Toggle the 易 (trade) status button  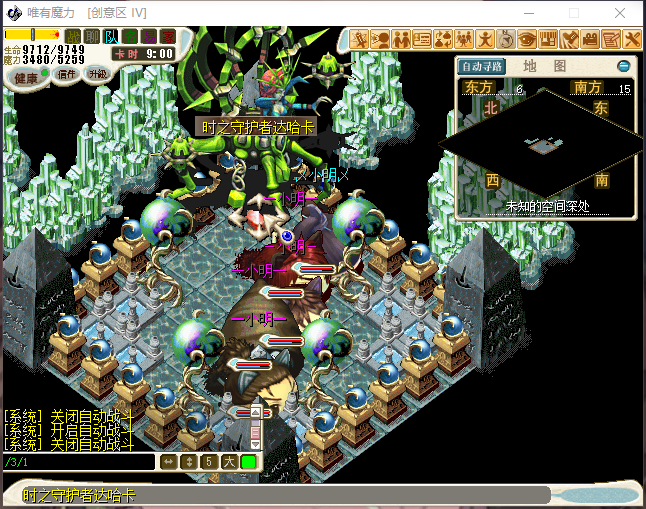pos(149,37)
